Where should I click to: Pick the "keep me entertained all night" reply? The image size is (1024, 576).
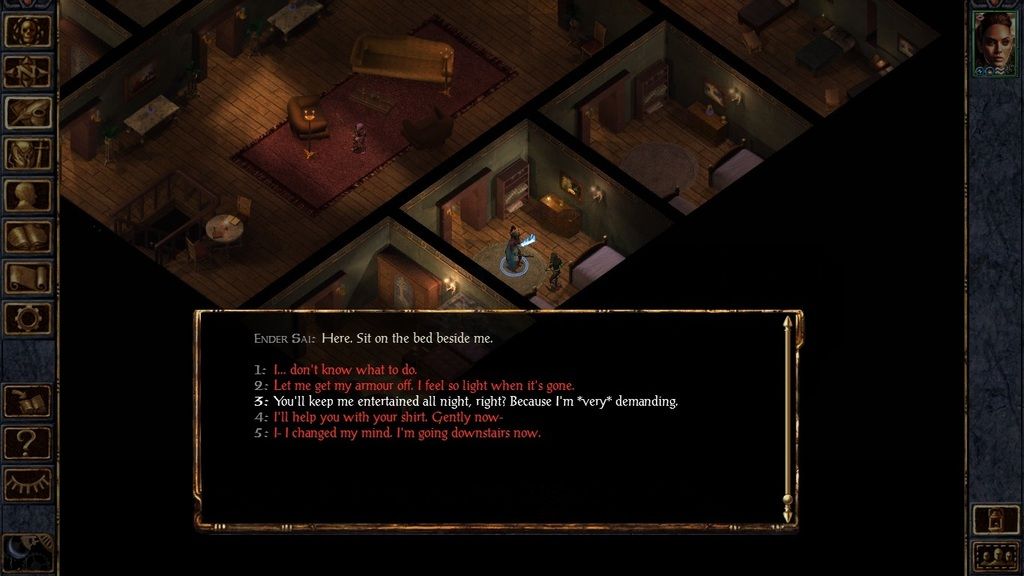475,402
